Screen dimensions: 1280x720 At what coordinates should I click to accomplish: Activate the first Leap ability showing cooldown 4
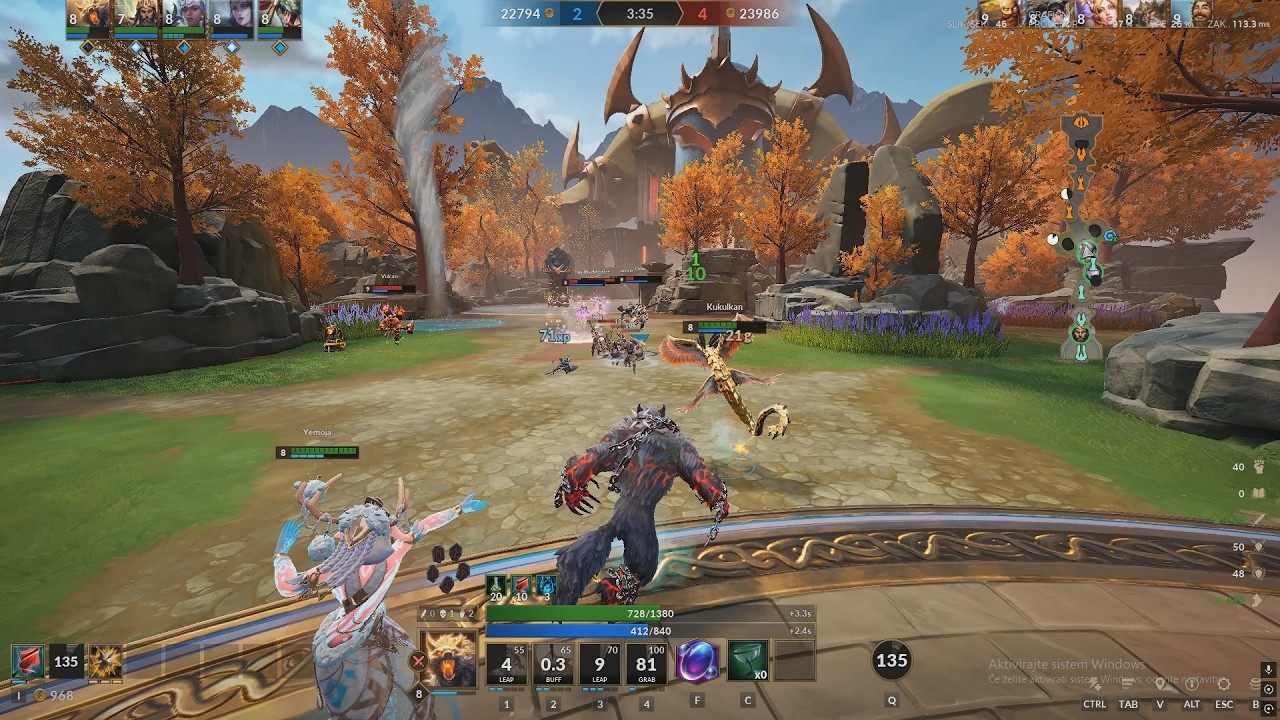(x=506, y=664)
